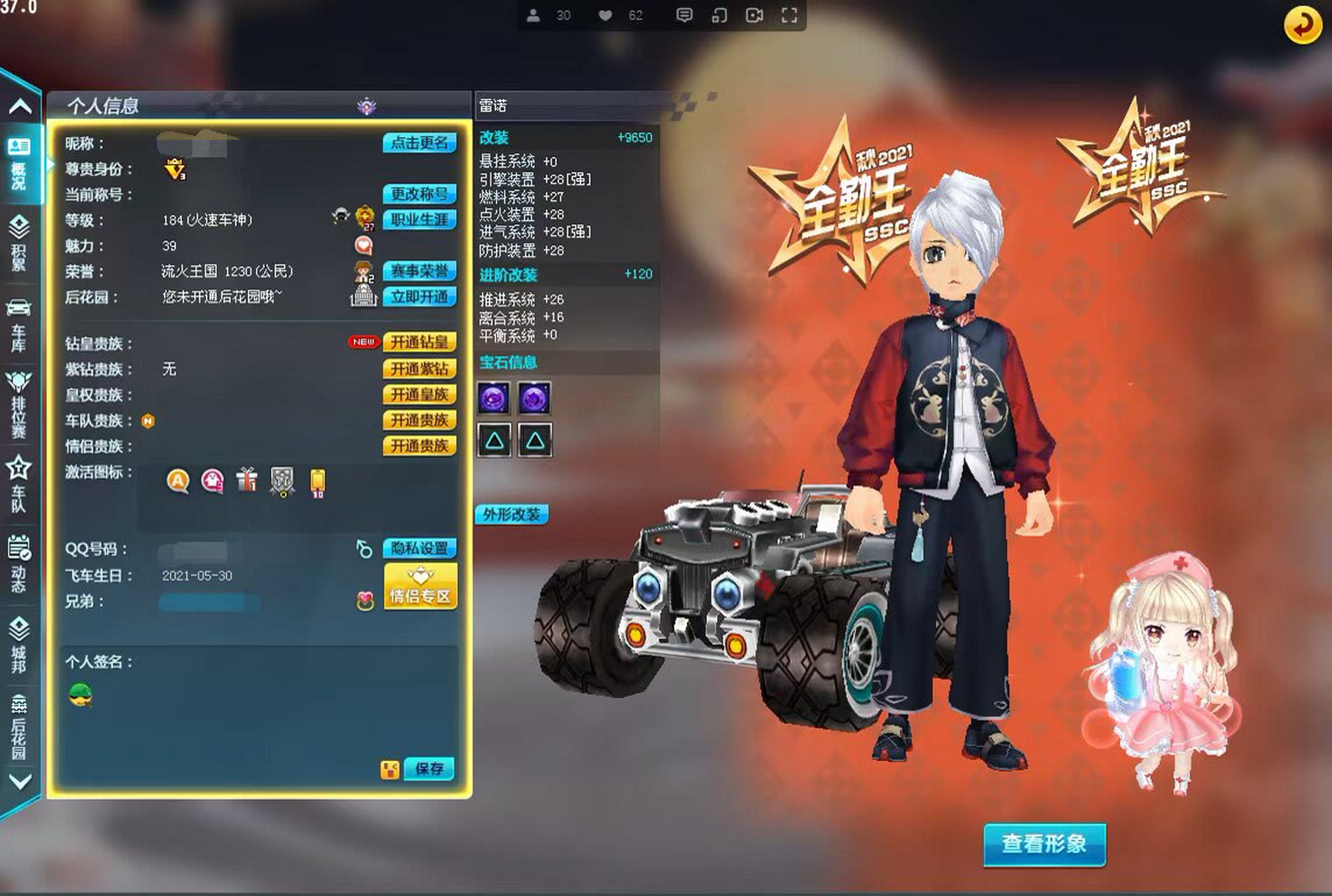Image resolution: width=1332 pixels, height=896 pixels.
Task: Click 查看形象 to view avatar
Action: pyautogui.click(x=1043, y=844)
